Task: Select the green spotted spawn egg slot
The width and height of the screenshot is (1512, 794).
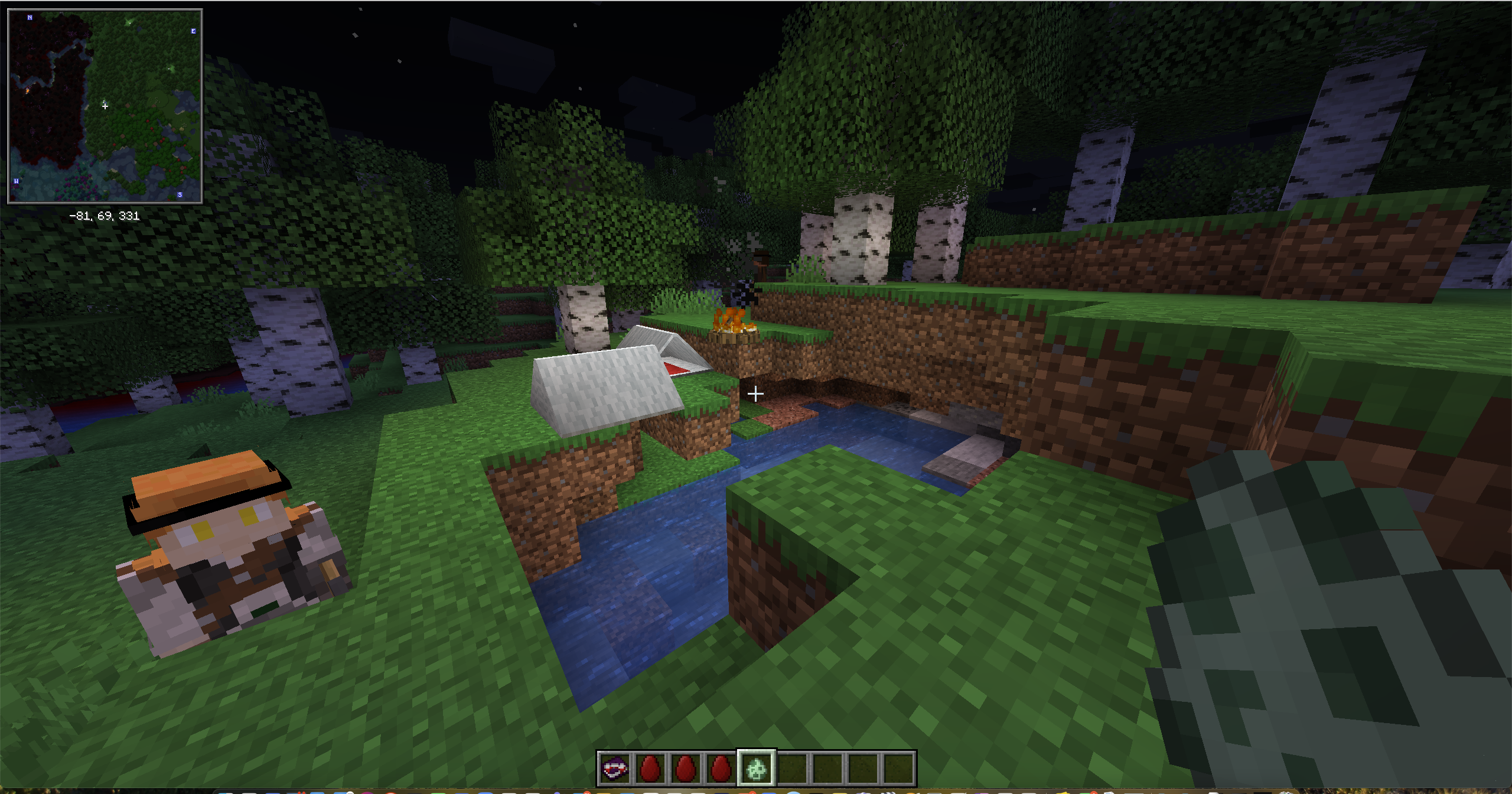Action: point(757,769)
